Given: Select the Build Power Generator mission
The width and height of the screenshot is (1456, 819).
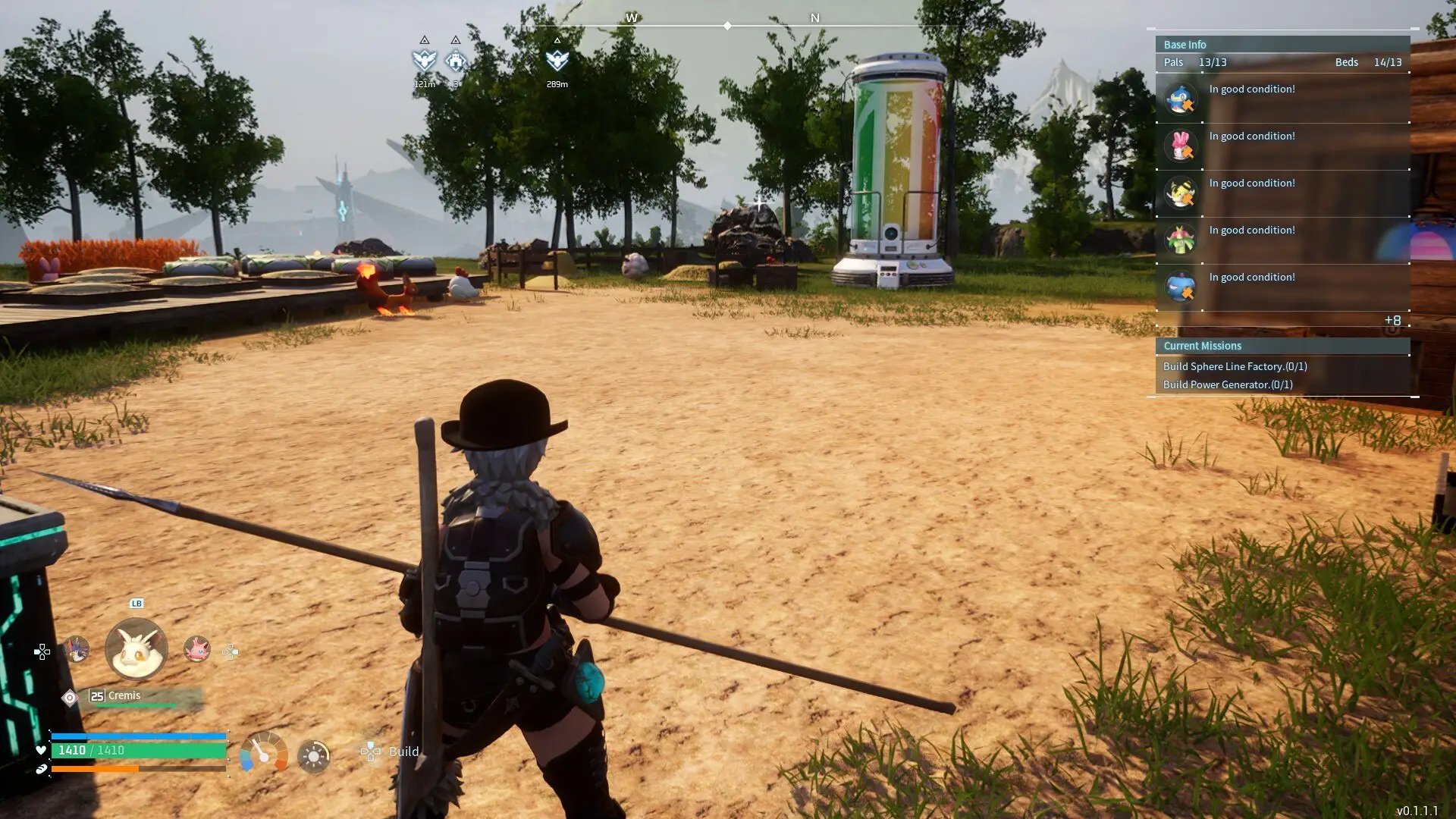Looking at the screenshot, I should pyautogui.click(x=1228, y=384).
